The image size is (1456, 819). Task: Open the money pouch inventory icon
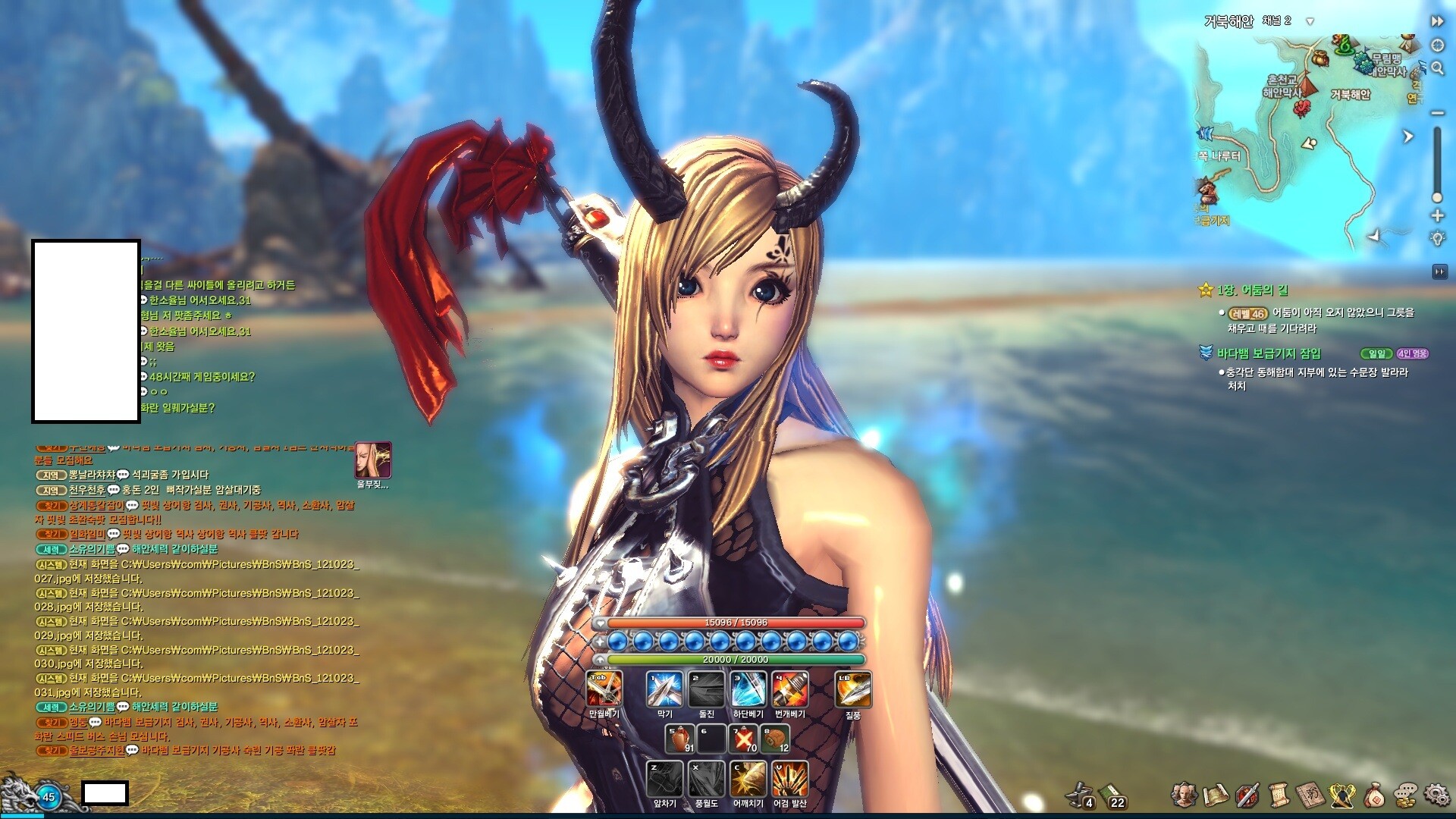[x=1373, y=795]
